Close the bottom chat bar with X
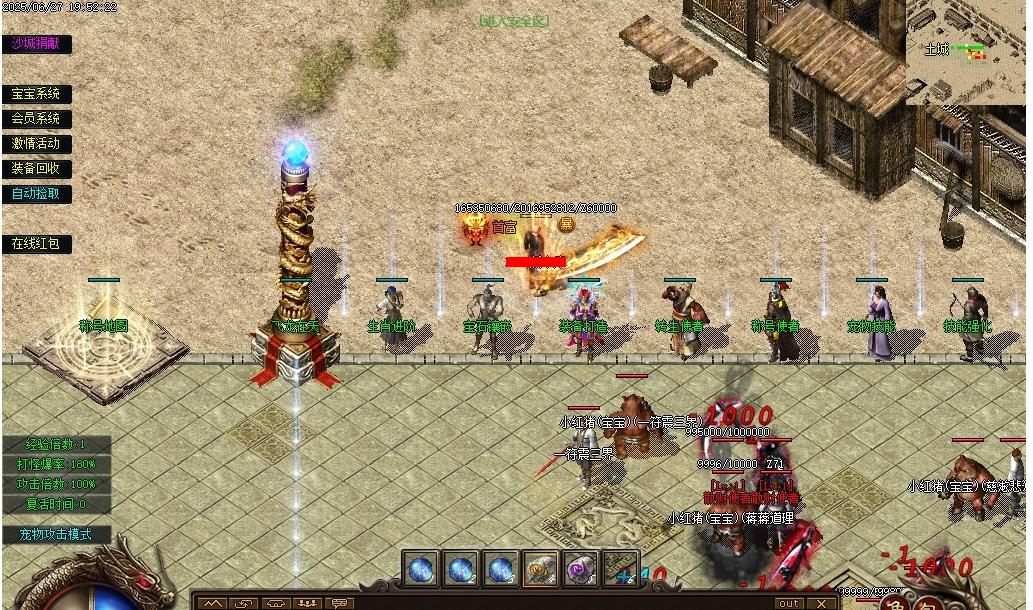1033x610 pixels. (821, 603)
